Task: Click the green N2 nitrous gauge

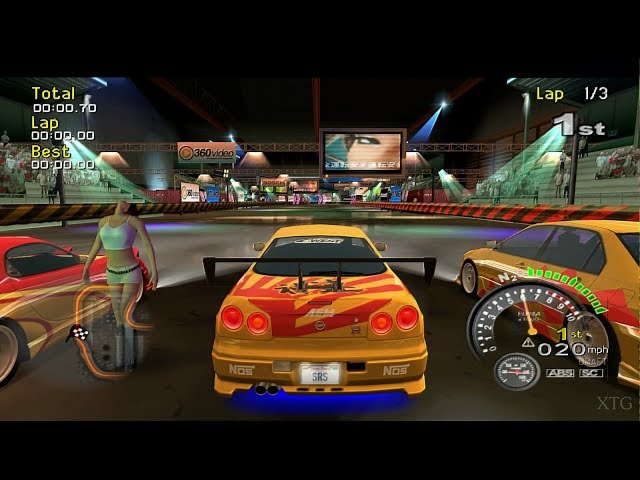Action: [x=565, y=282]
